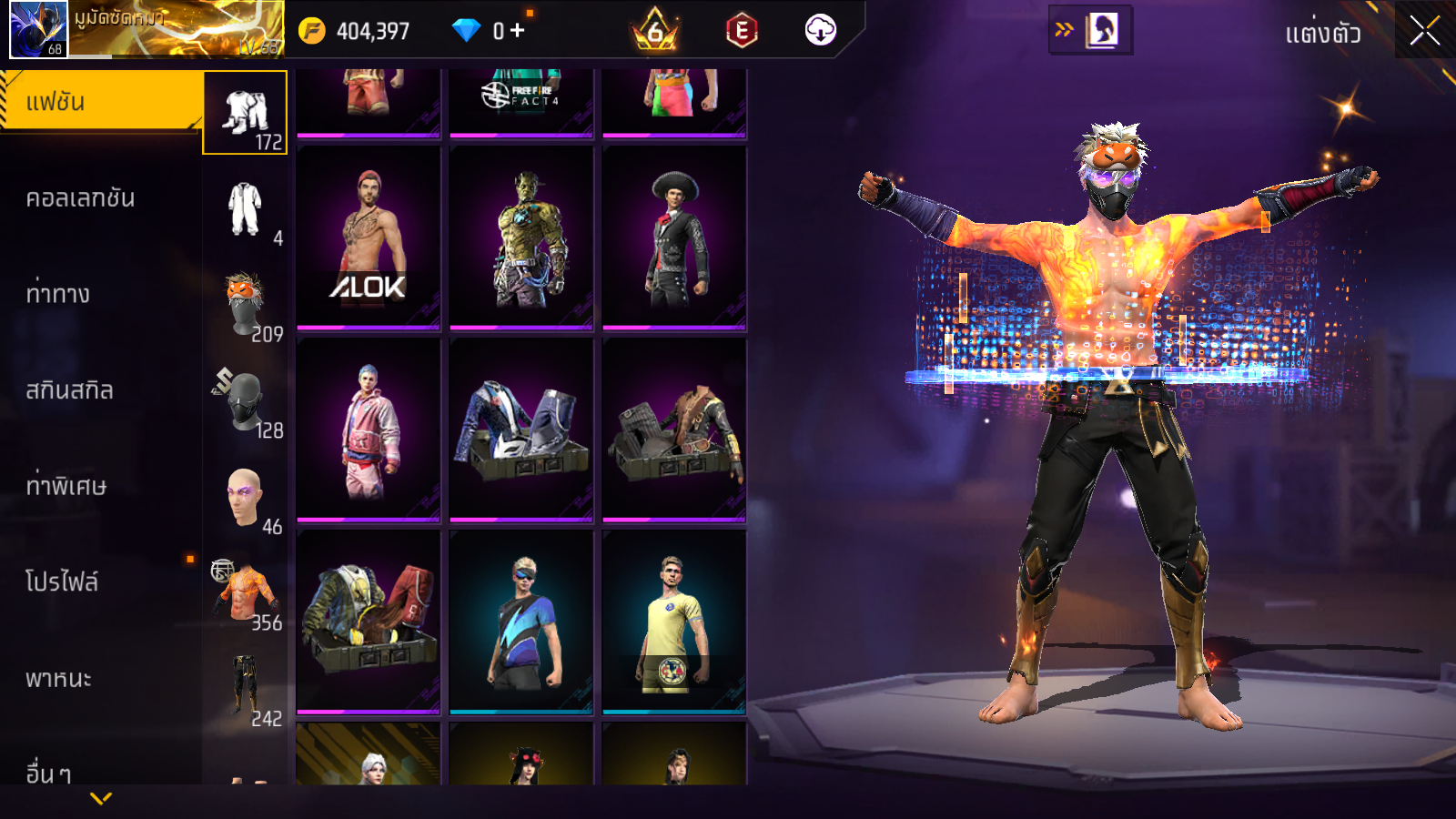Select the สกินสกิล skill skin tab
This screenshot has width=1456, height=819.
pos(69,390)
